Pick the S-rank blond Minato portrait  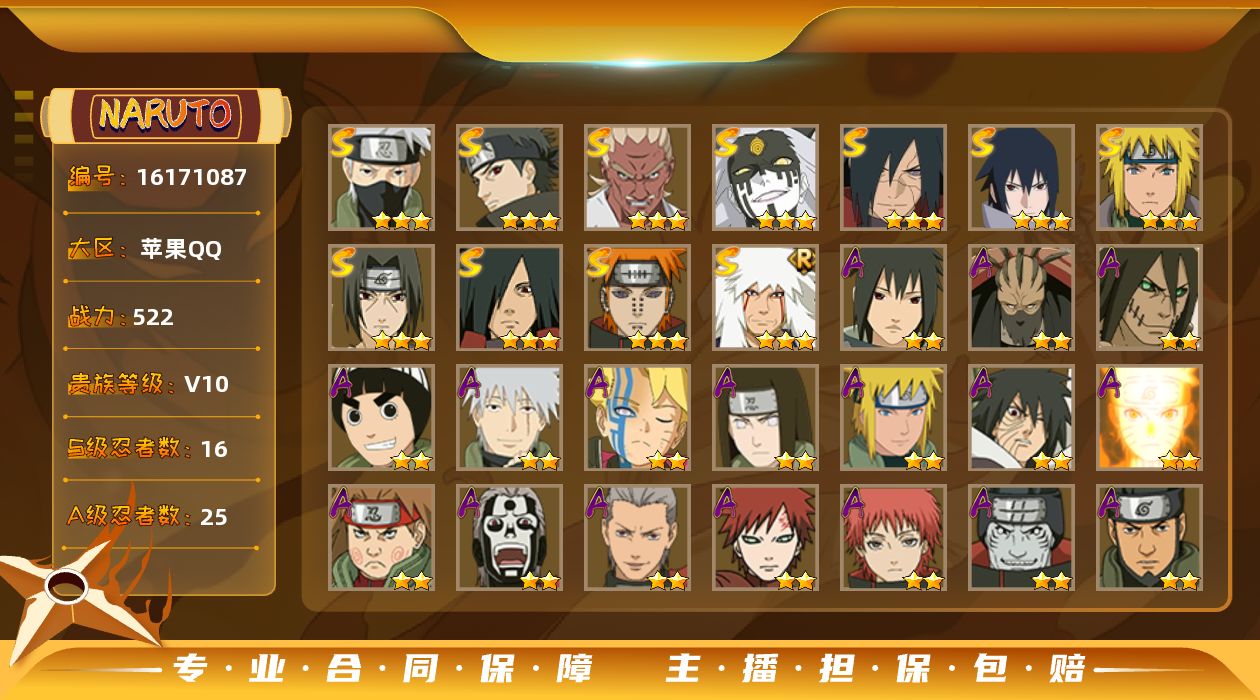1149,177
